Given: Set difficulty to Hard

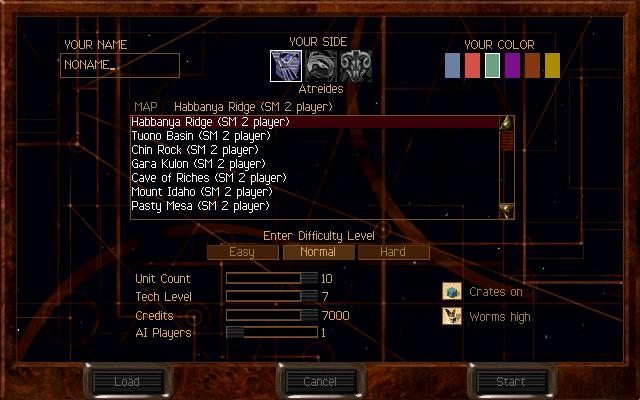Looking at the screenshot, I should [x=393, y=252].
